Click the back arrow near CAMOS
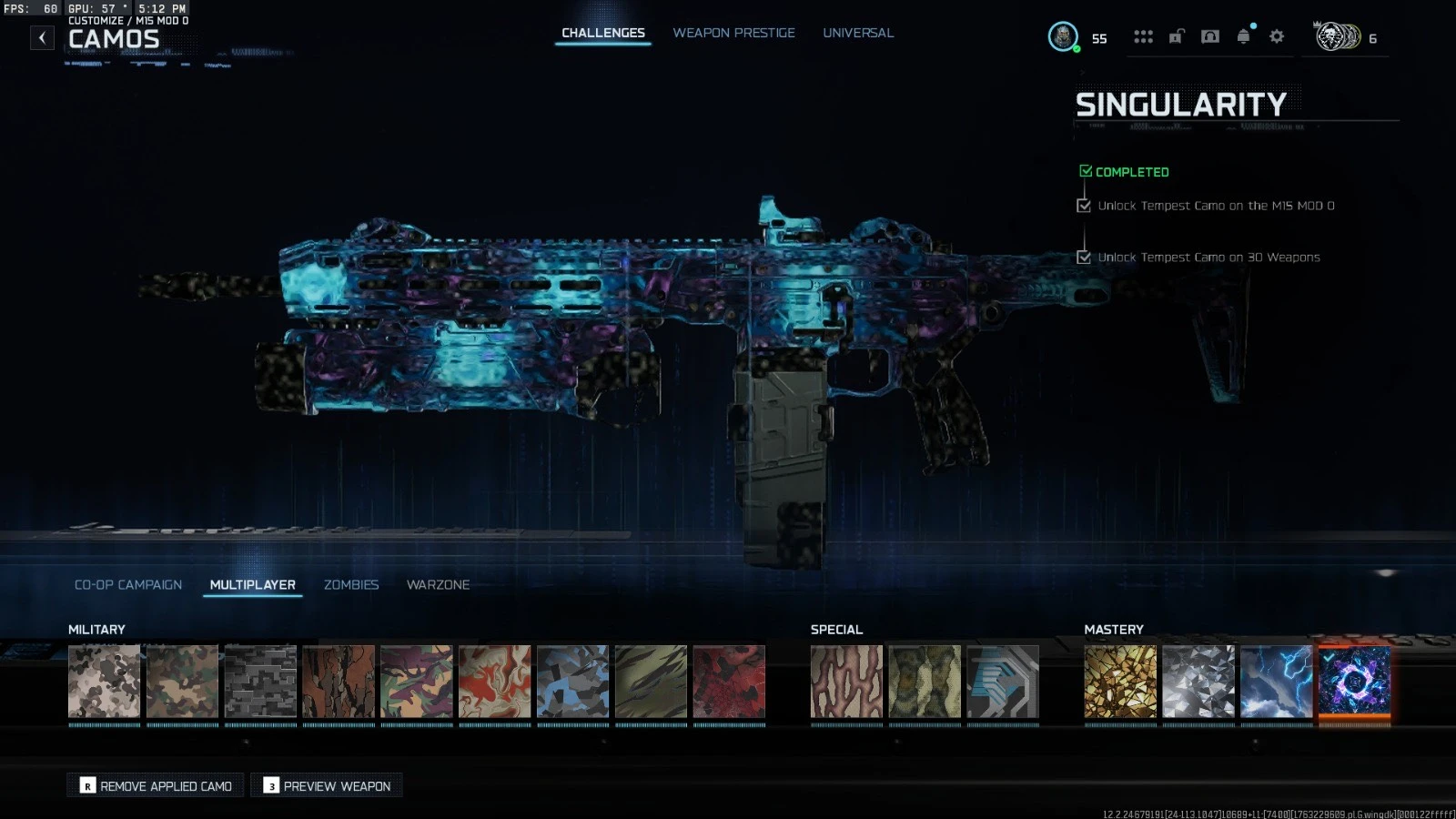Image resolution: width=1456 pixels, height=819 pixels. (x=42, y=38)
